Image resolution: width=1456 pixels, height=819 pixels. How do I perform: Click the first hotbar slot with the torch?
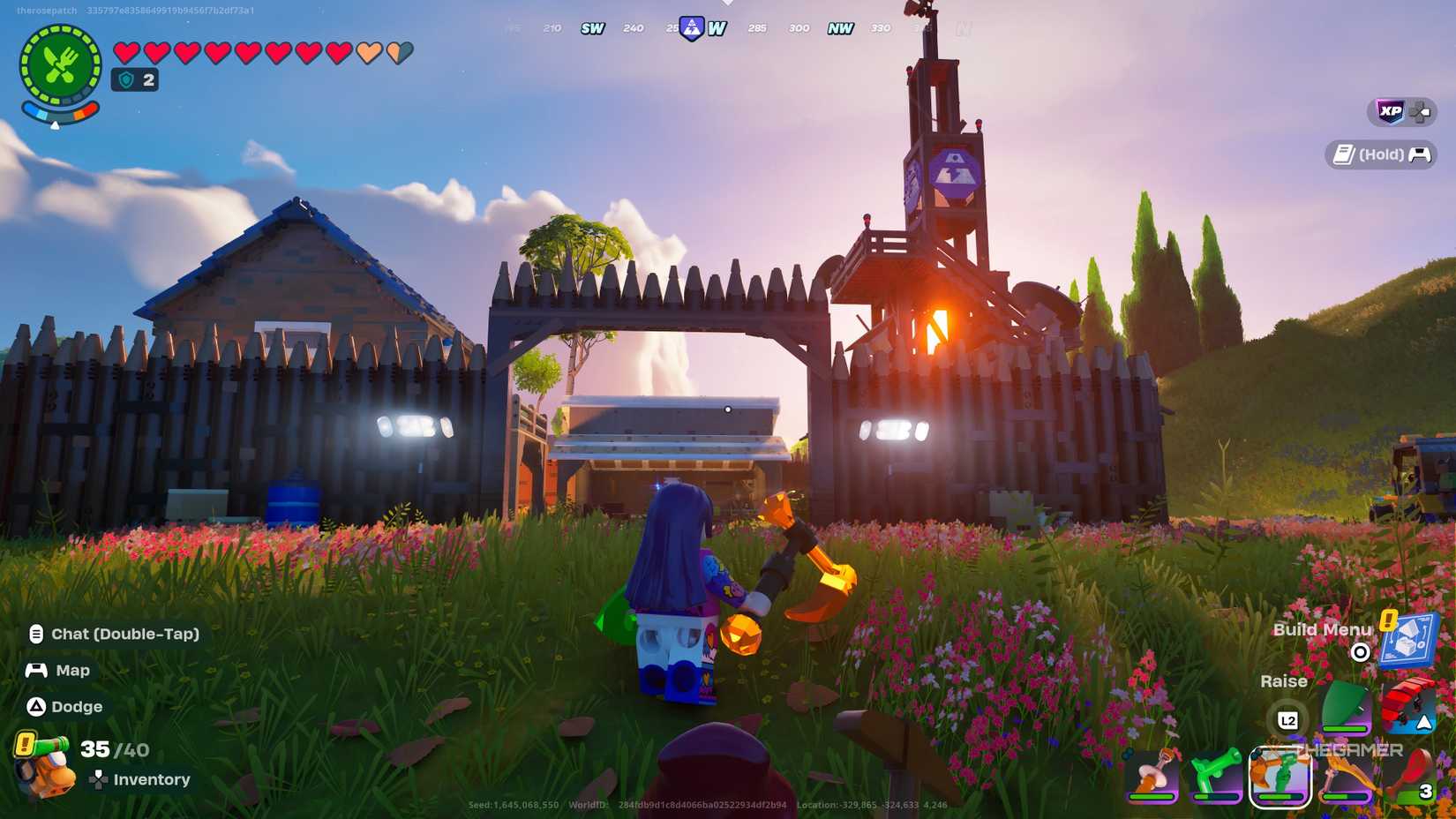pyautogui.click(x=1152, y=775)
